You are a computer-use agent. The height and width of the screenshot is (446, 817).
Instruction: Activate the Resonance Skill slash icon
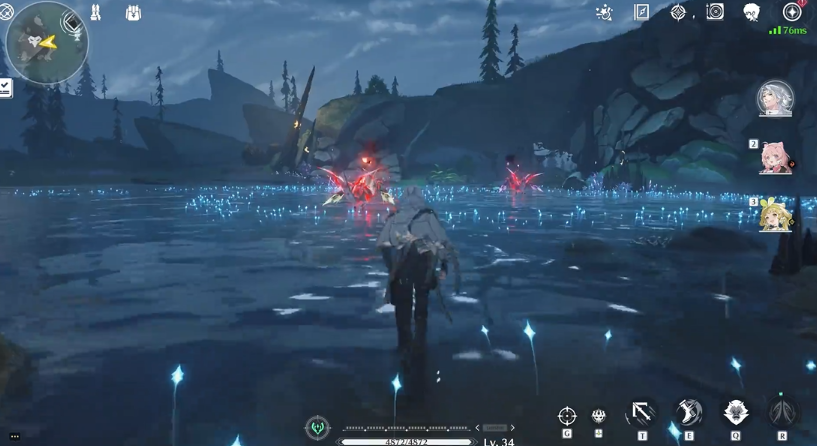[x=688, y=412]
